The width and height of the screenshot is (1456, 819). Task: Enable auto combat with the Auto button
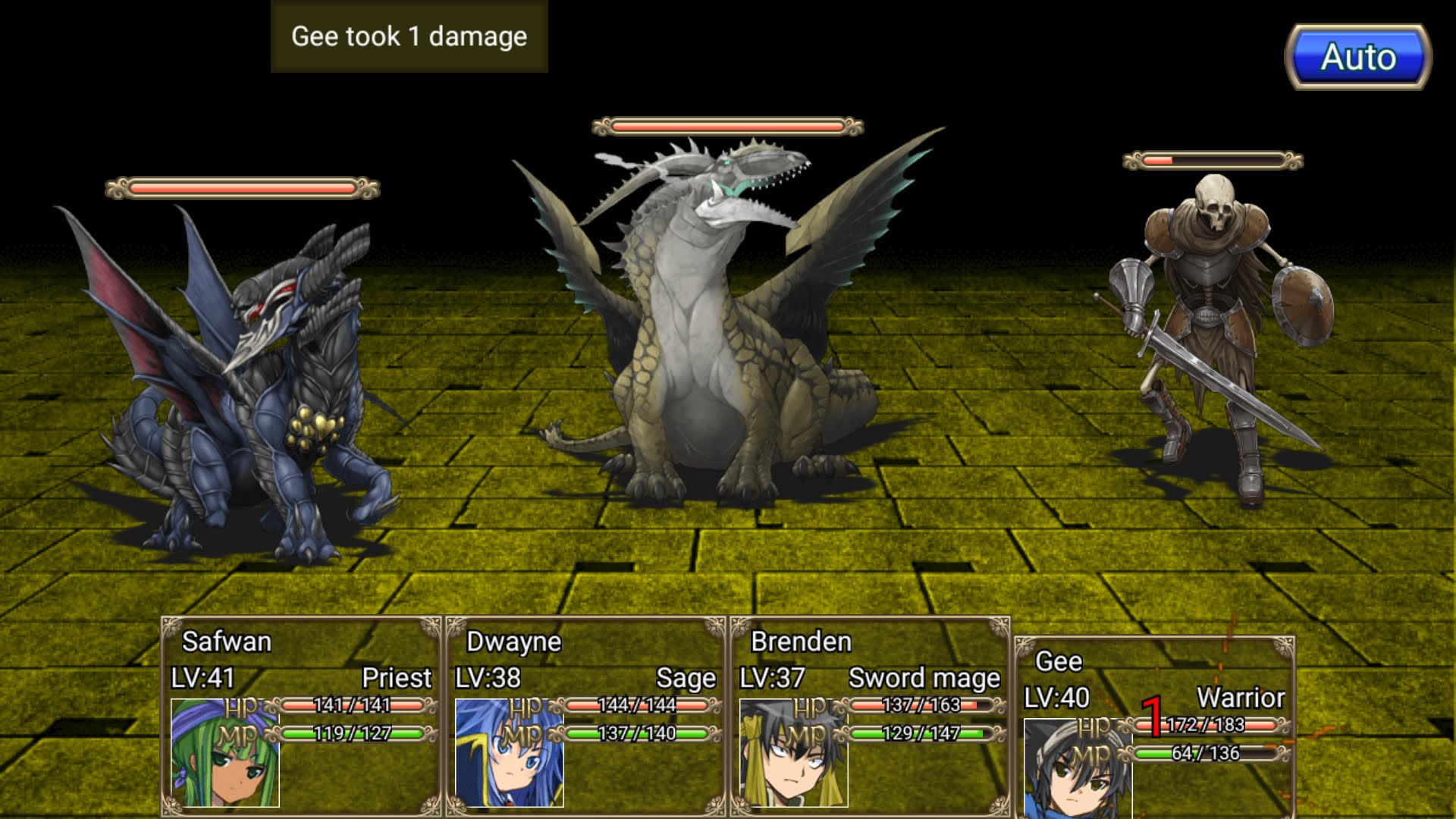tap(1361, 55)
